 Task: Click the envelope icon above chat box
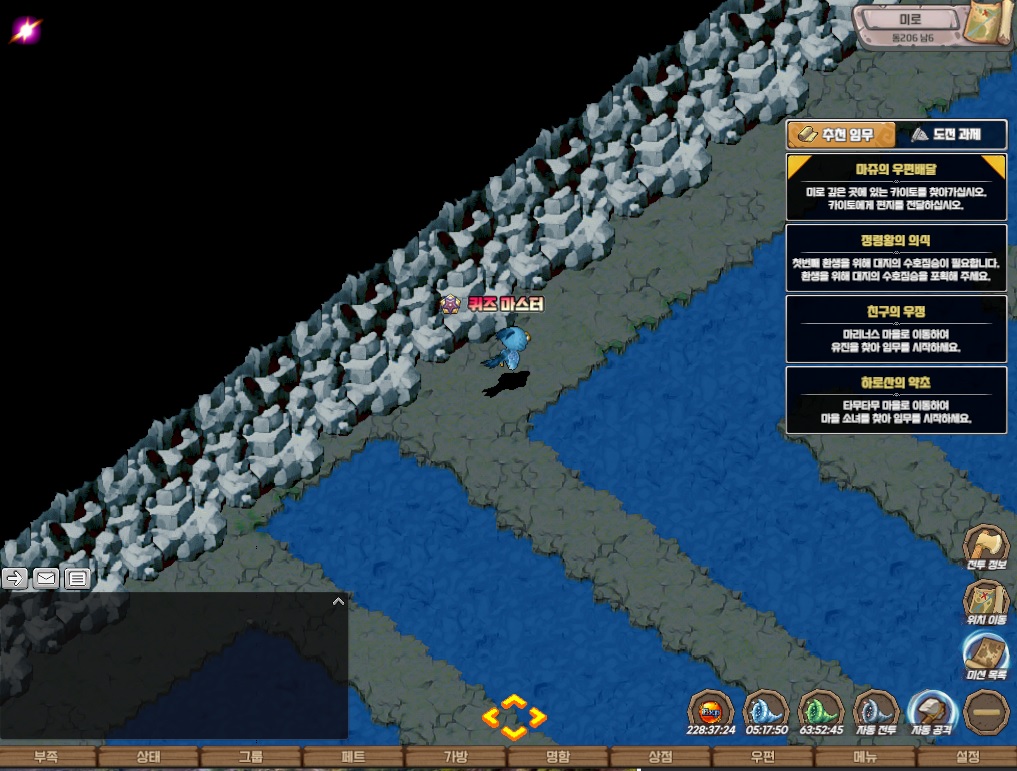(x=46, y=578)
